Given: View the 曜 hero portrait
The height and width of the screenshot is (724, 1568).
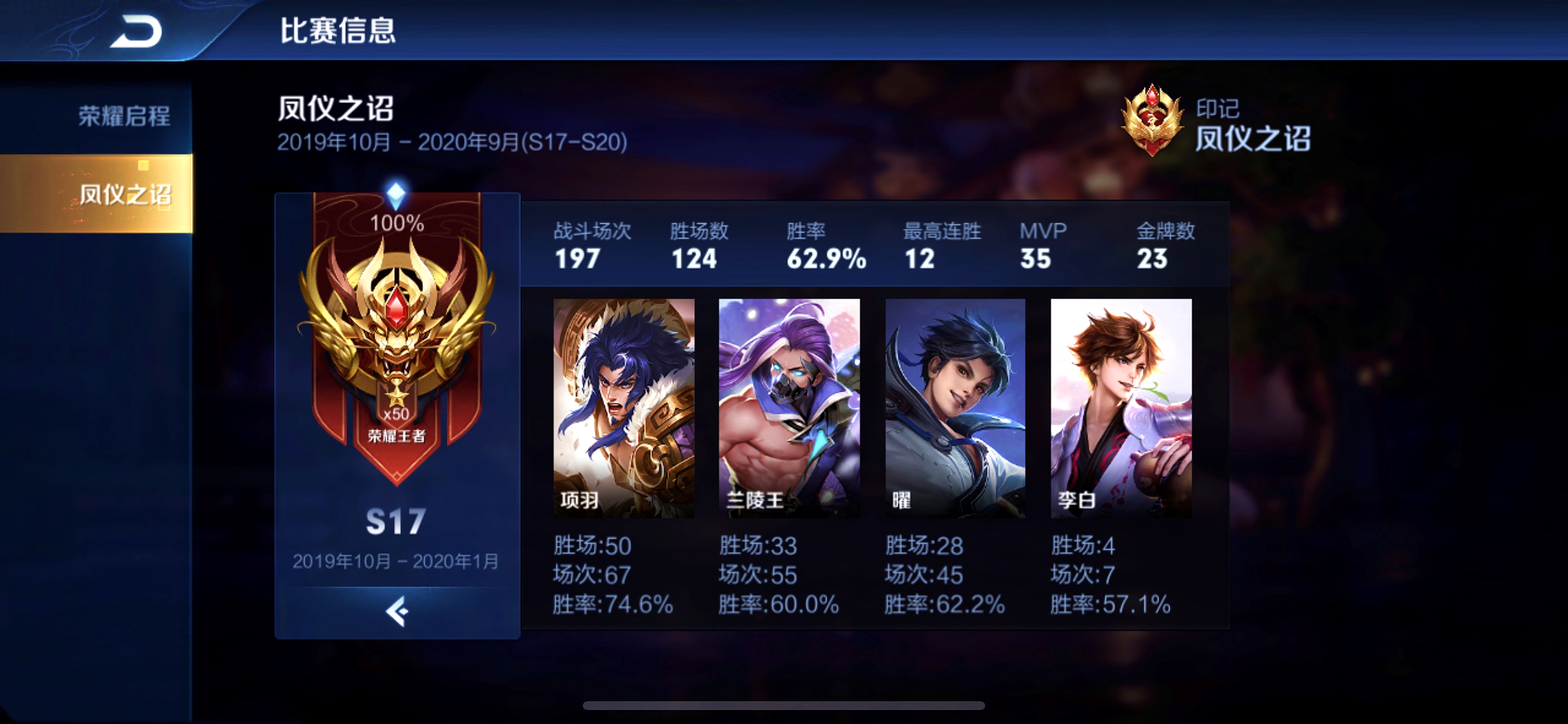Looking at the screenshot, I should 955,407.
